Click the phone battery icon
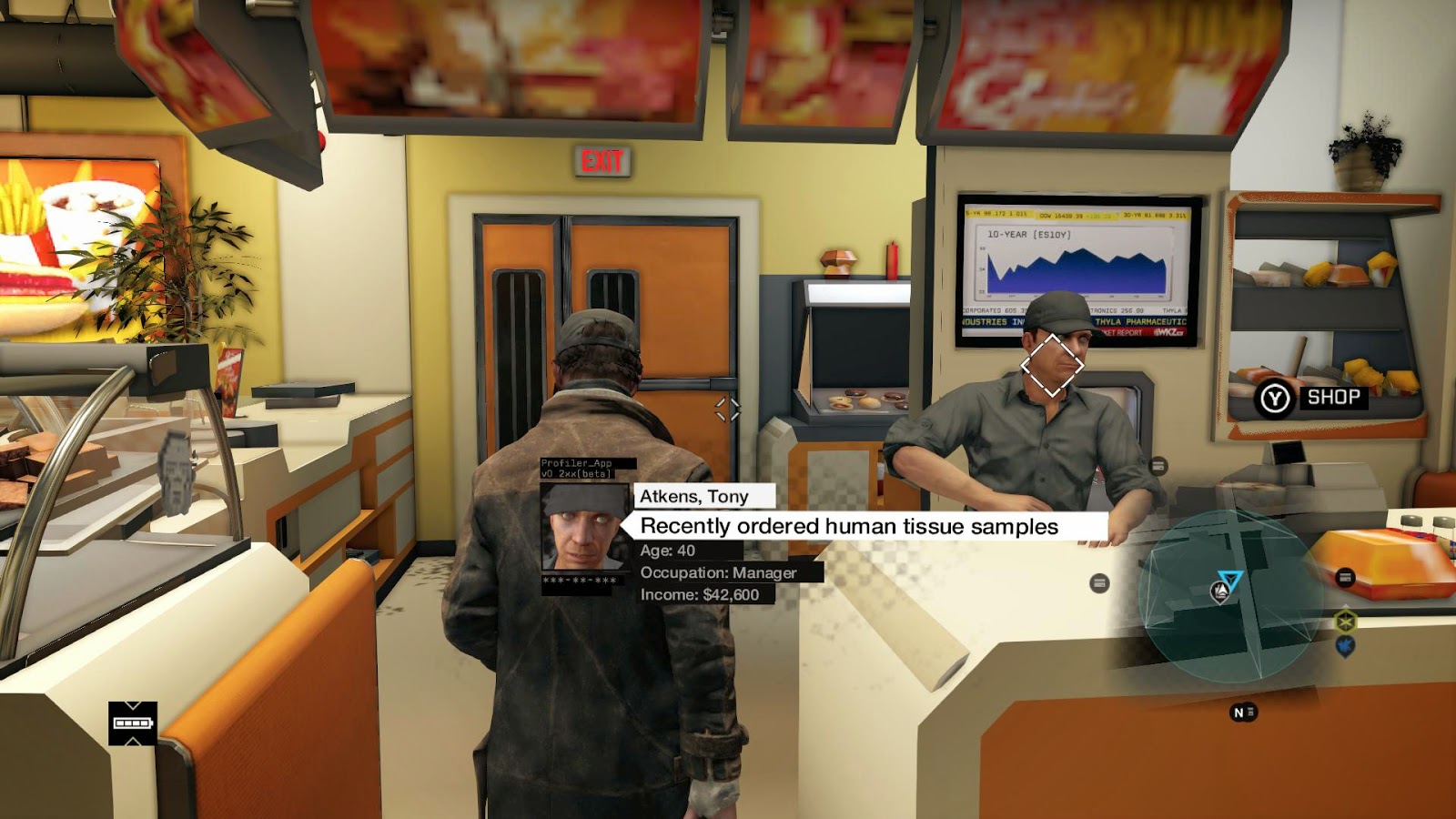This screenshot has height=819, width=1456. [133, 723]
